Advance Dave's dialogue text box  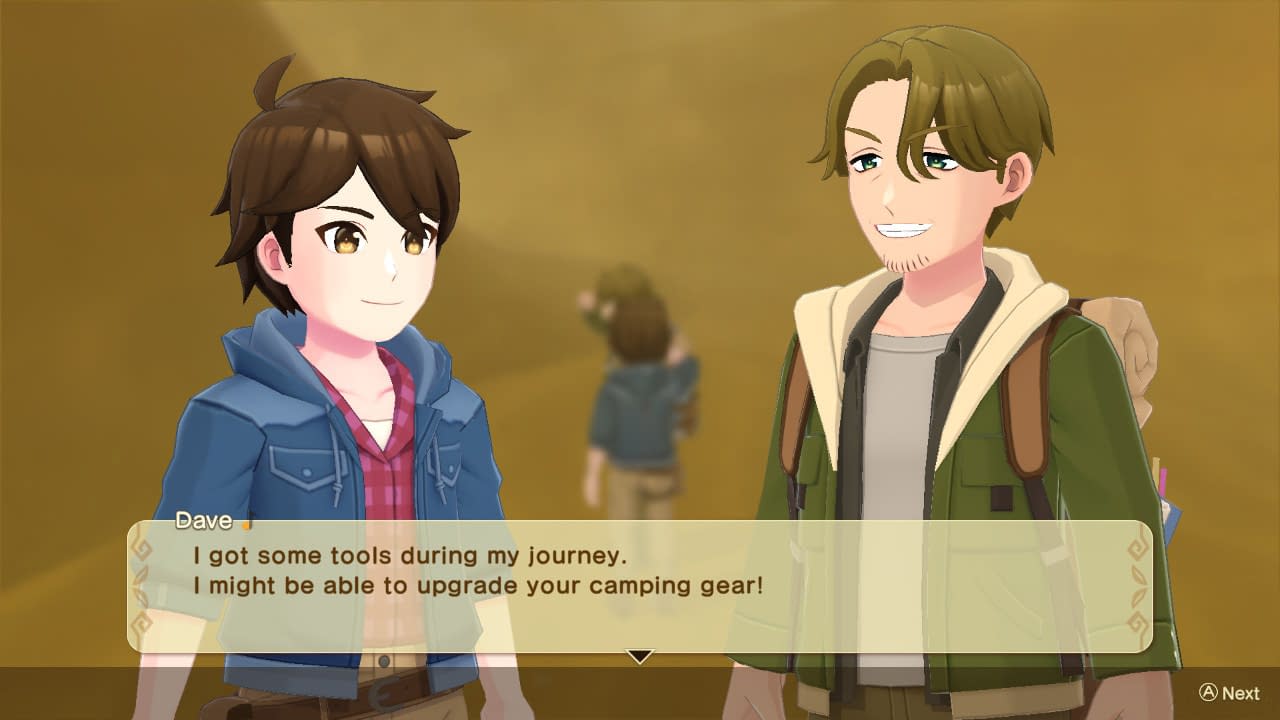click(1229, 693)
